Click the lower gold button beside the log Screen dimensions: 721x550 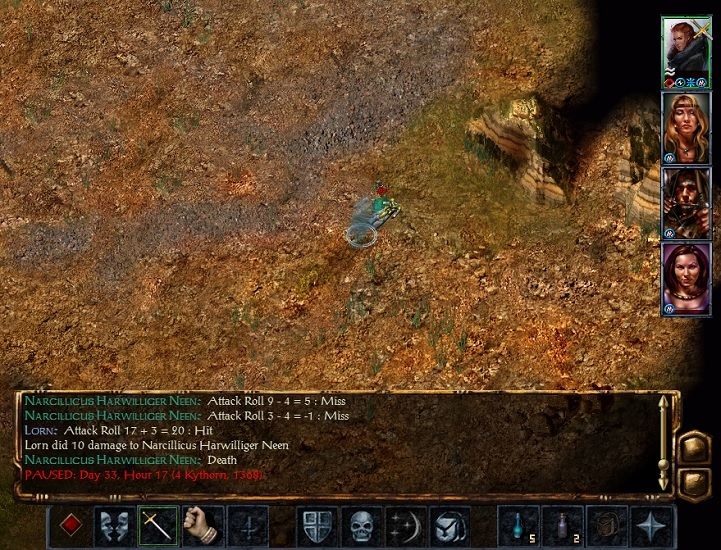click(693, 482)
